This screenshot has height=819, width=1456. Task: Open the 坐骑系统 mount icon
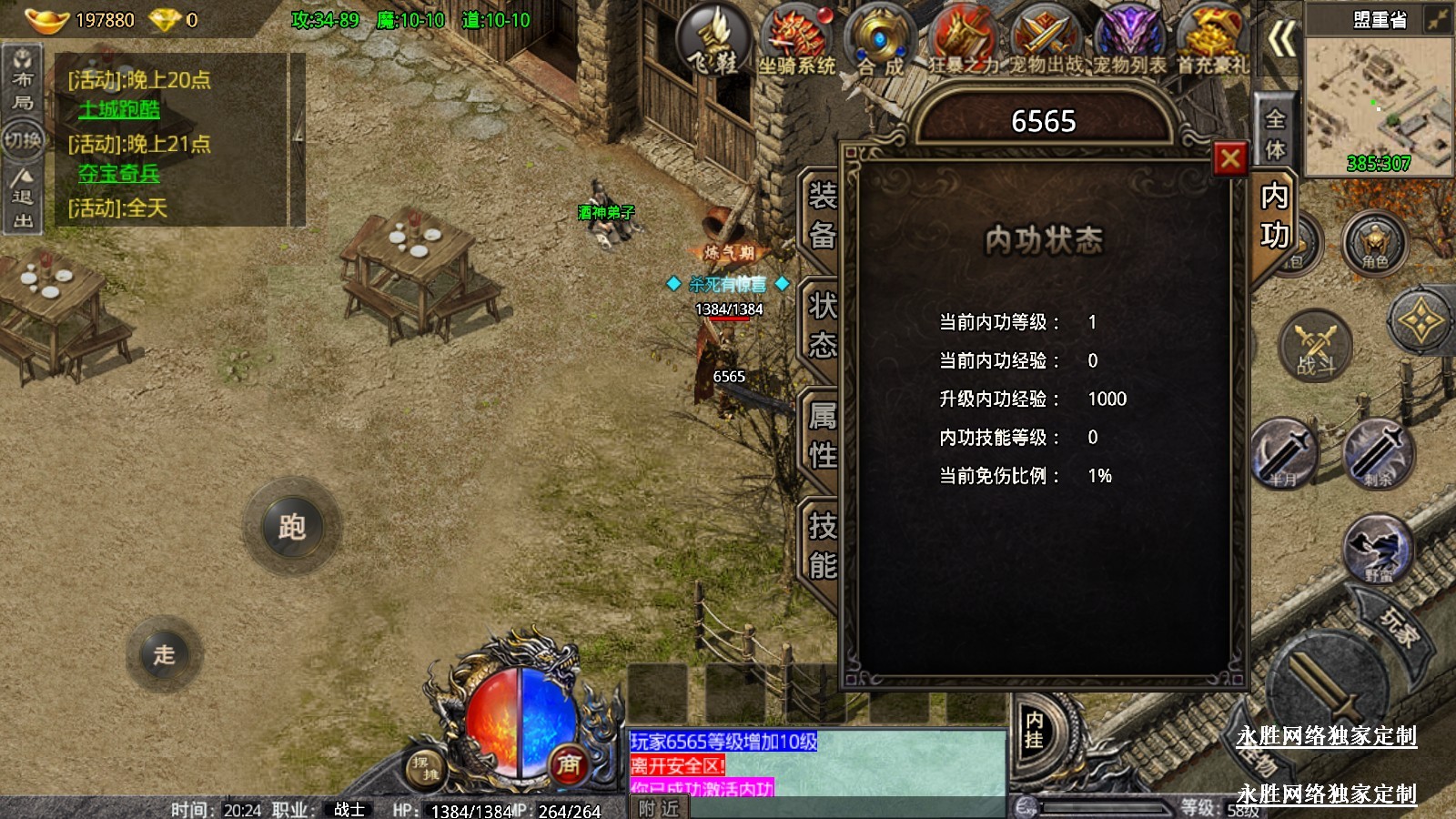click(796, 39)
